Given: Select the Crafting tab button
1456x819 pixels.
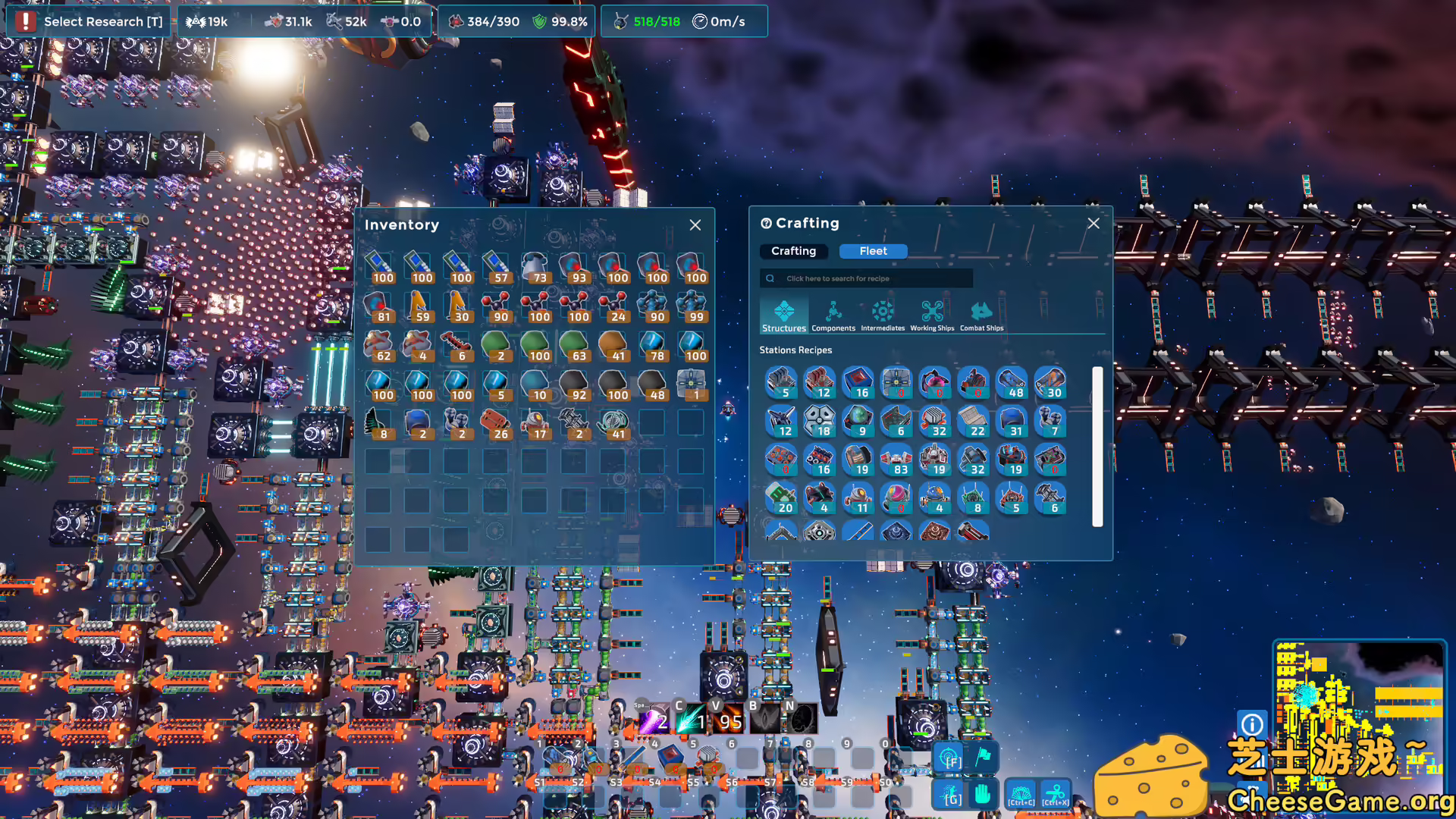Looking at the screenshot, I should pos(793,251).
